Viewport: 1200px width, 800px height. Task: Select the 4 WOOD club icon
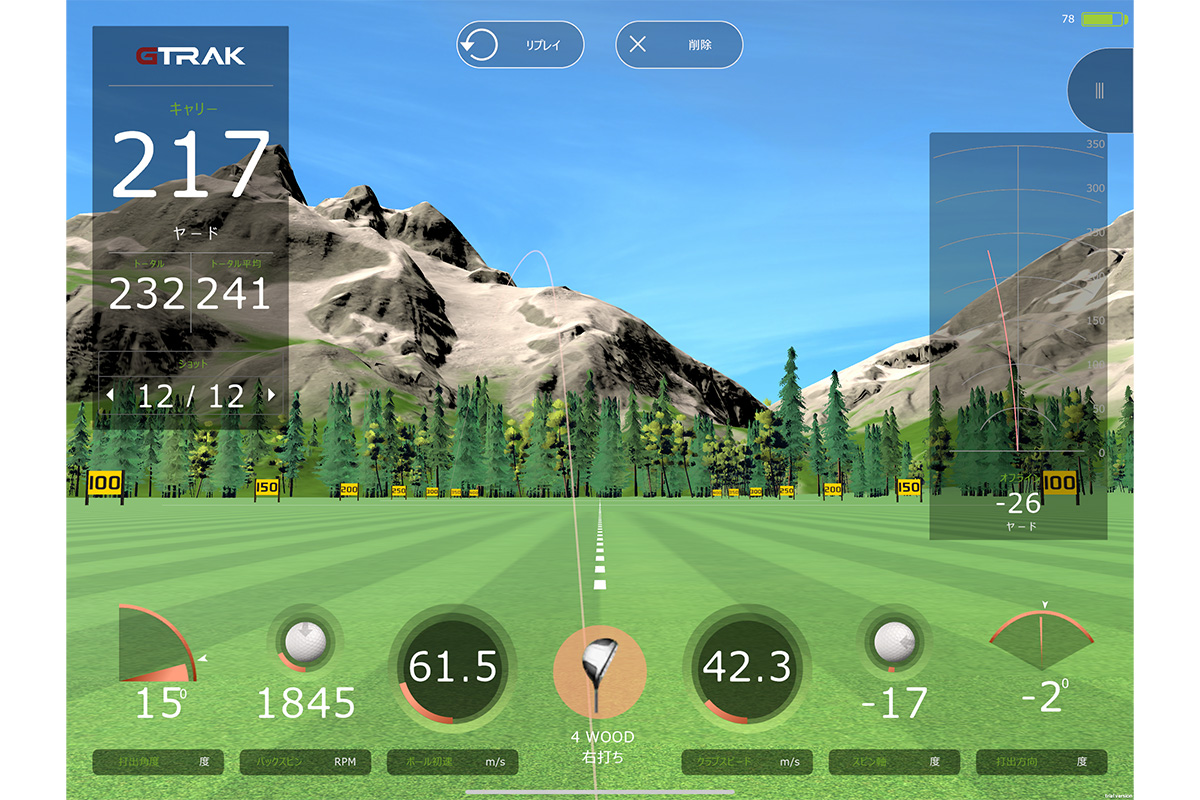[x=600, y=672]
